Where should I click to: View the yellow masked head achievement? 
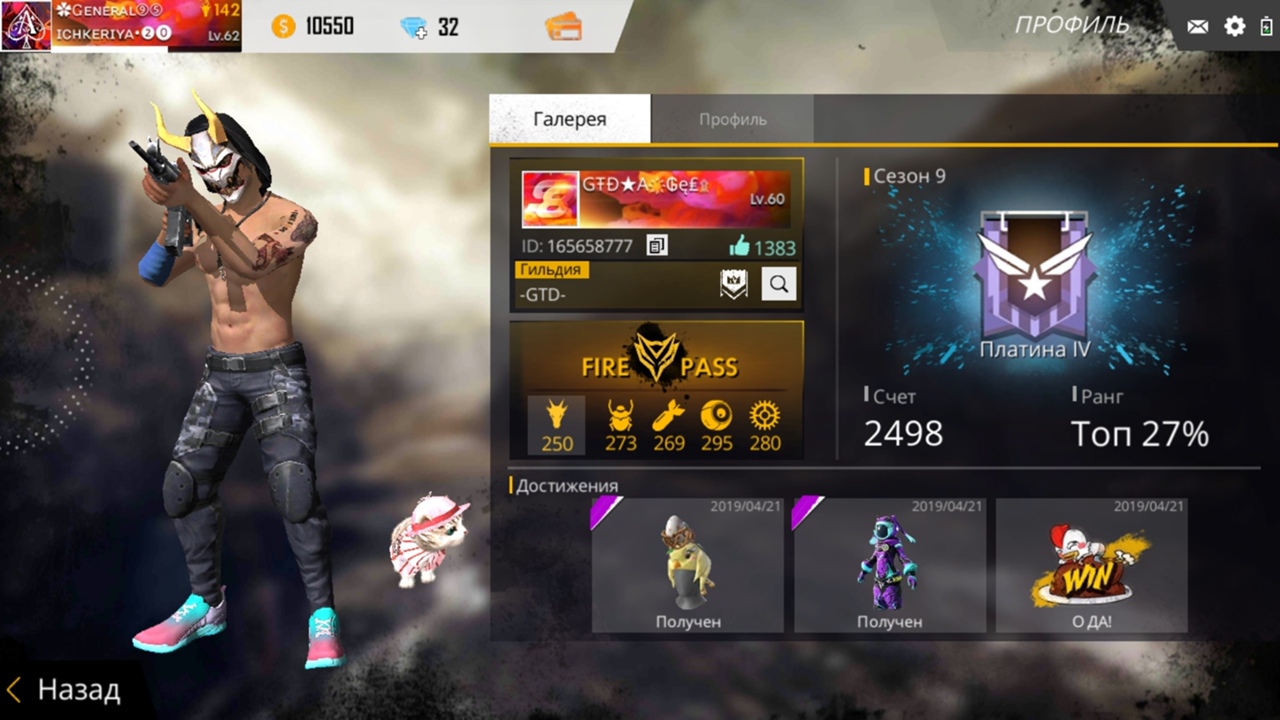coord(688,566)
